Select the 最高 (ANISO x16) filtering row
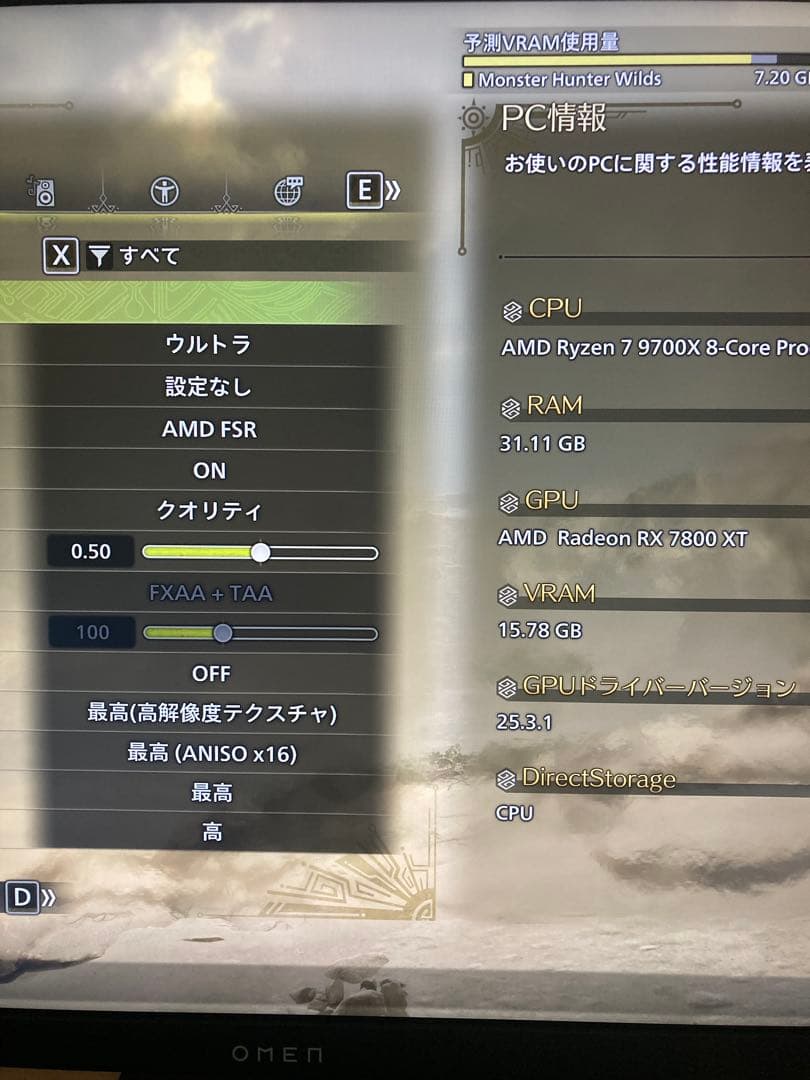The width and height of the screenshot is (810, 1080). tap(211, 753)
